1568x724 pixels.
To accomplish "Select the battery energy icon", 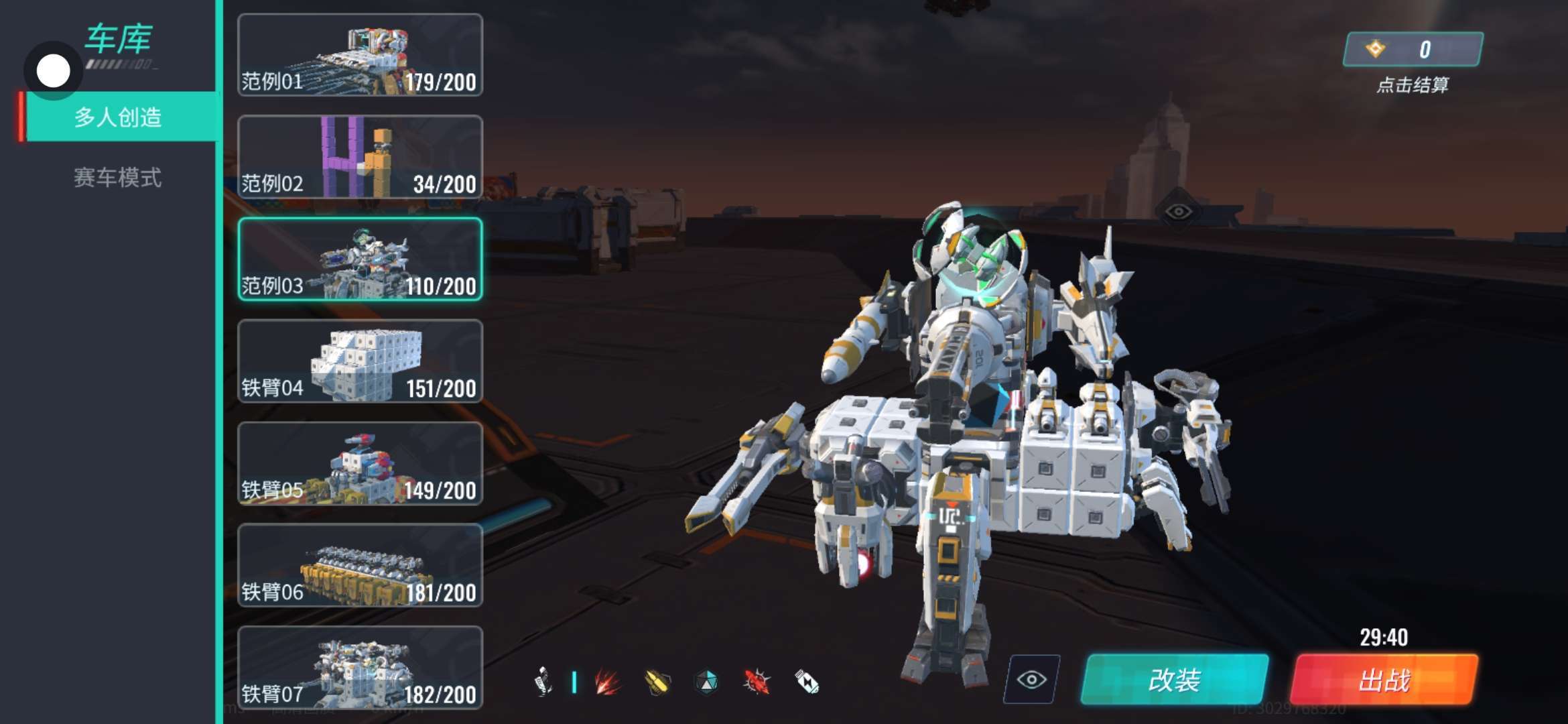I will [806, 682].
